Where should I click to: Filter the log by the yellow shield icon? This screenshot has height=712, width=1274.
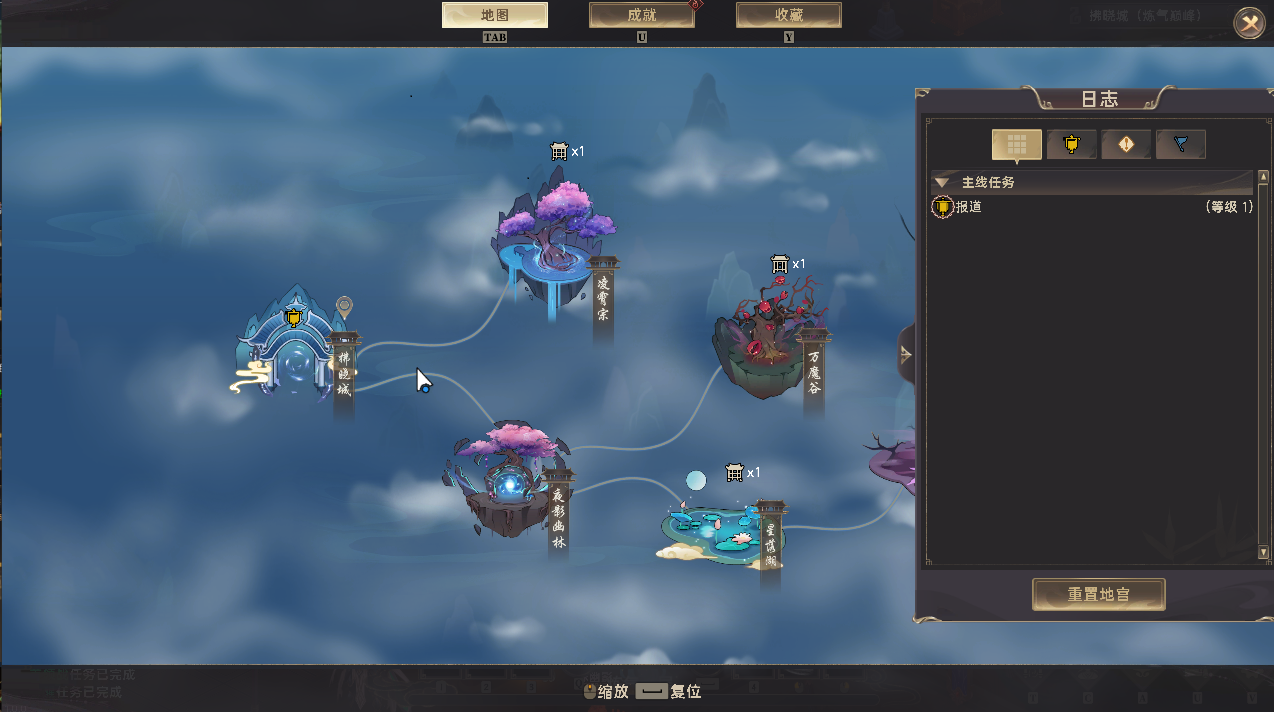pos(1071,144)
